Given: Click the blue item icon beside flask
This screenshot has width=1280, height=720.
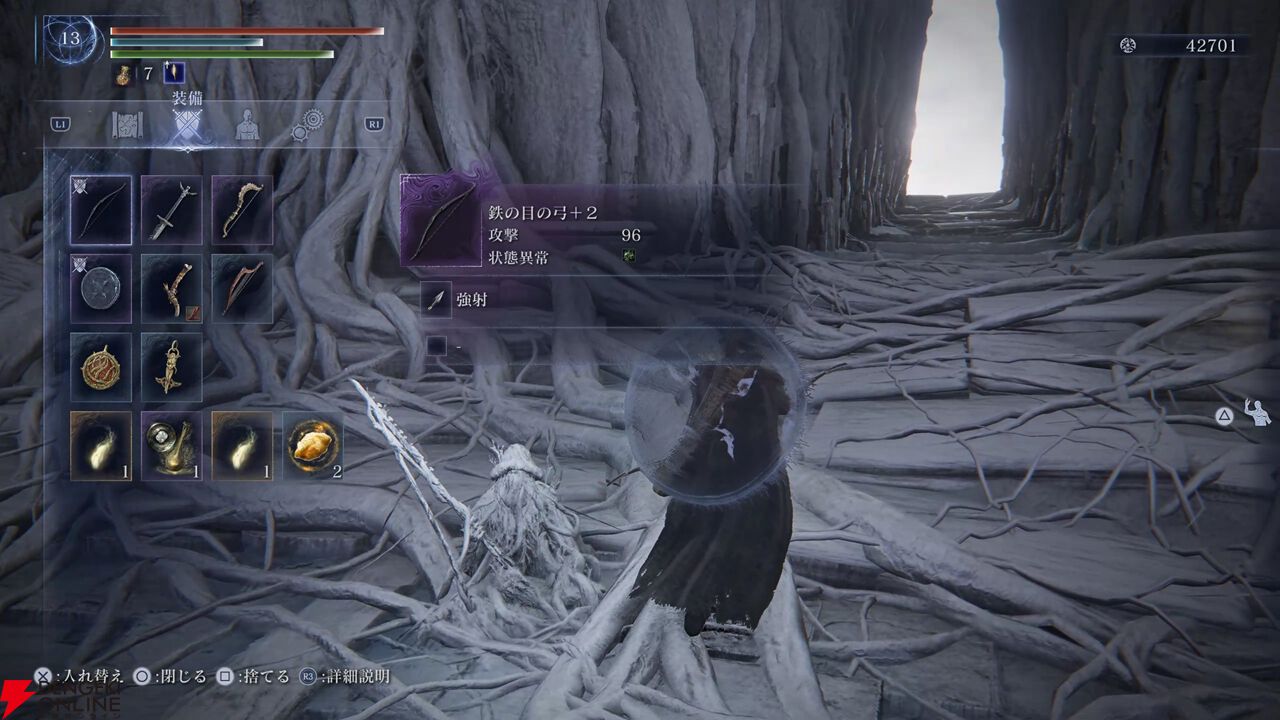Looking at the screenshot, I should [x=174, y=73].
